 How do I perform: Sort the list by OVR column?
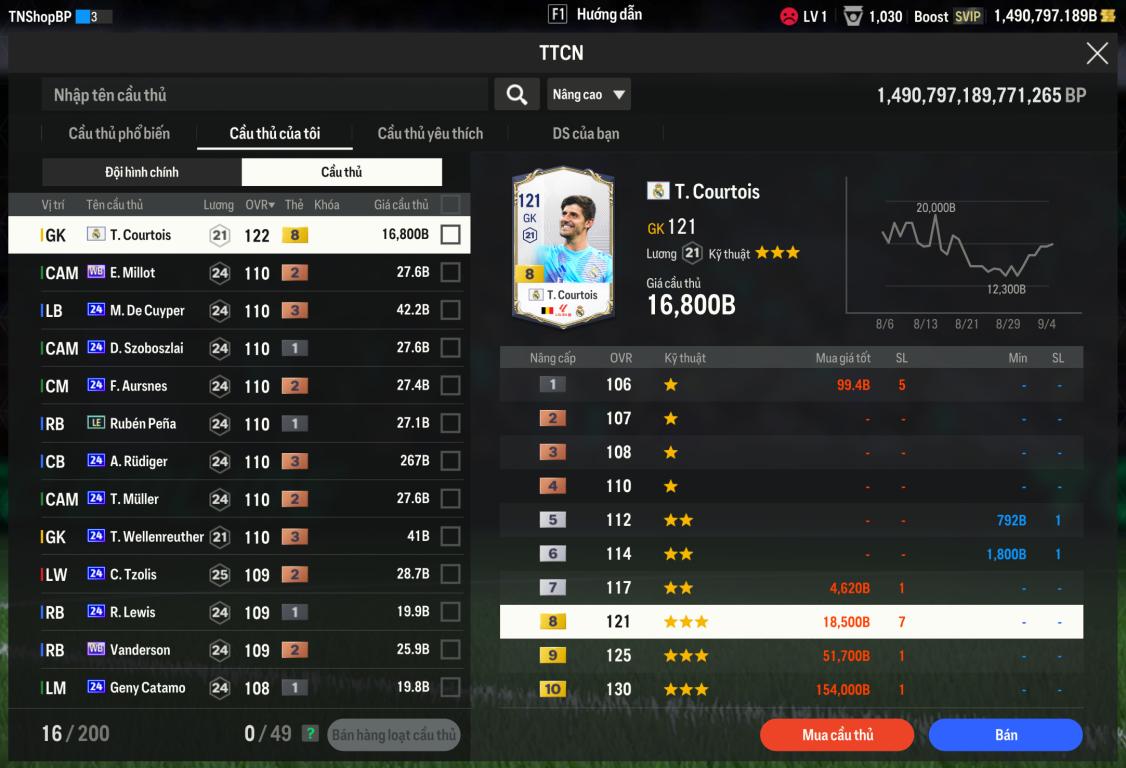[x=260, y=205]
